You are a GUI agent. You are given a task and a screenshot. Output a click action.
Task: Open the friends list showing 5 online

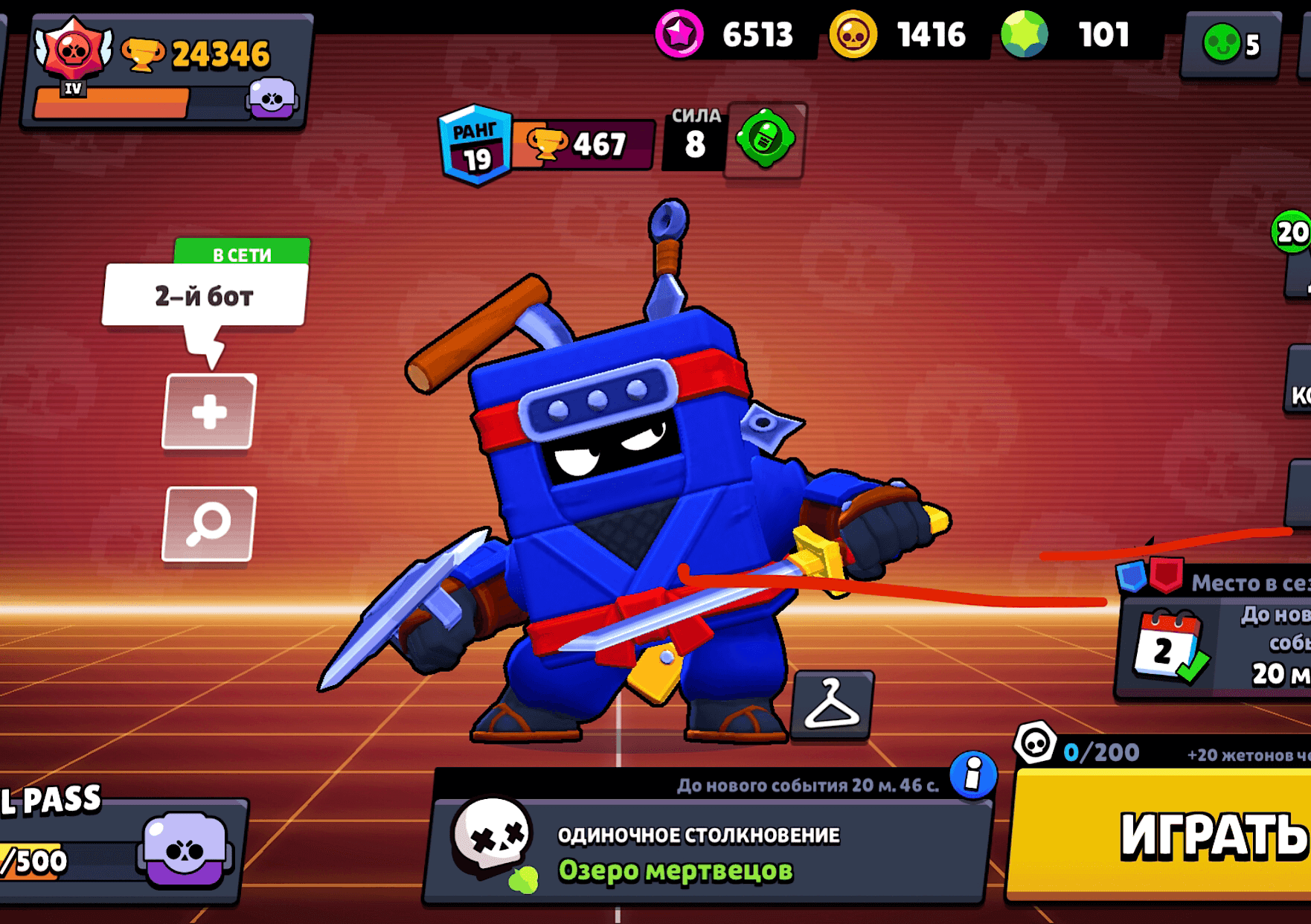[x=1231, y=45]
